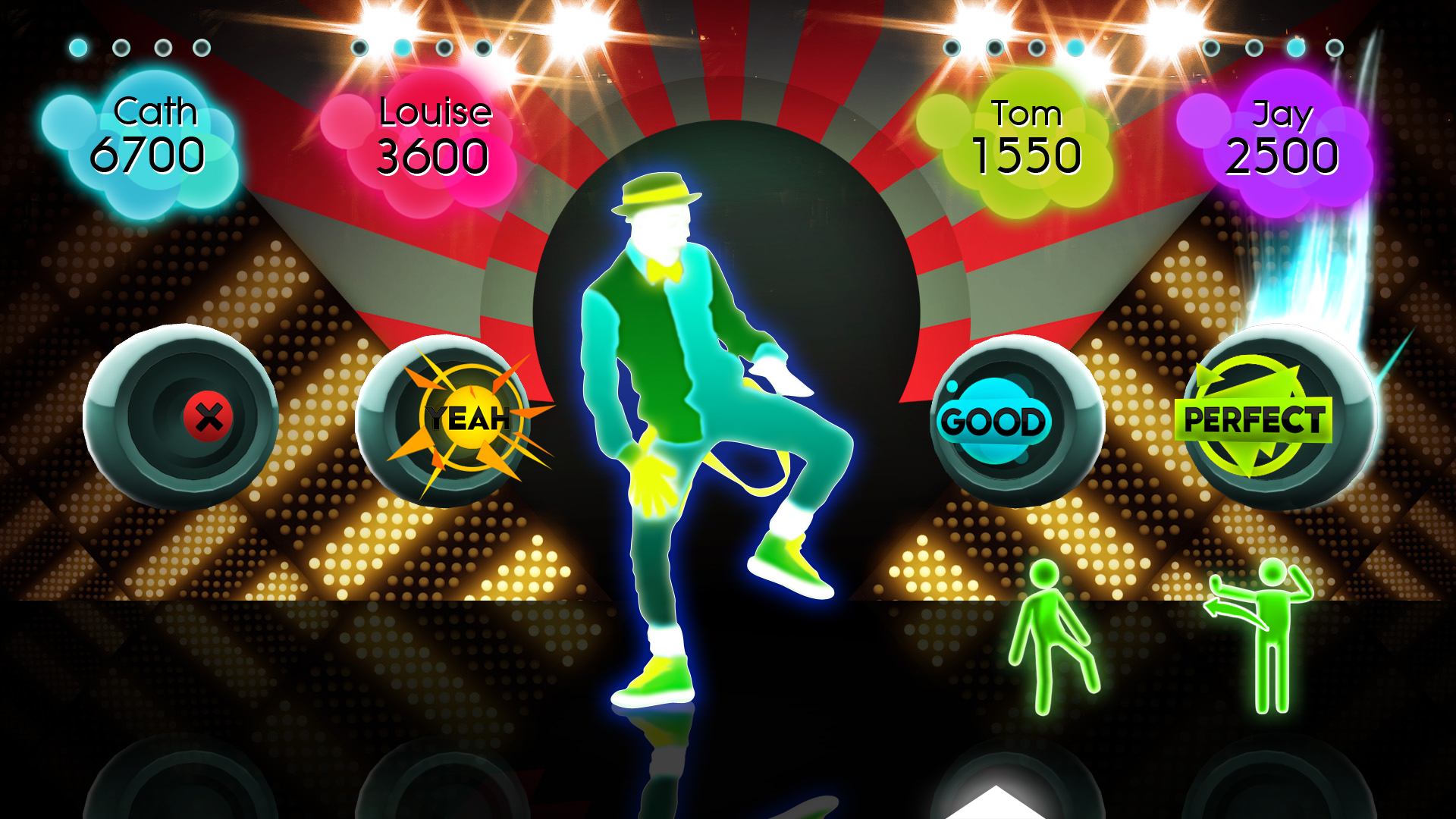Select Cath's cyan score bubble
1456x819 pixels.
pos(155,136)
